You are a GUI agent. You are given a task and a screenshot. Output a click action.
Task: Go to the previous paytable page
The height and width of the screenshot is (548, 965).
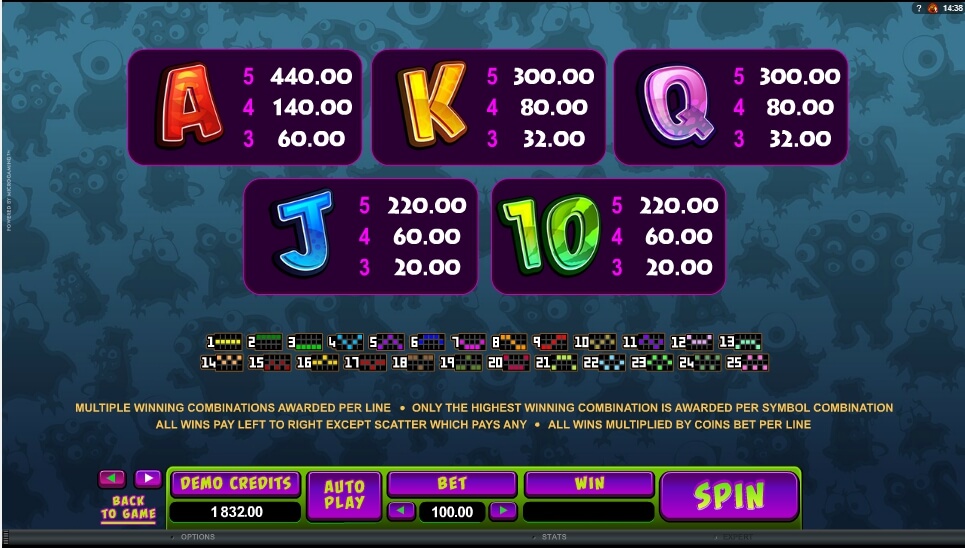point(112,478)
